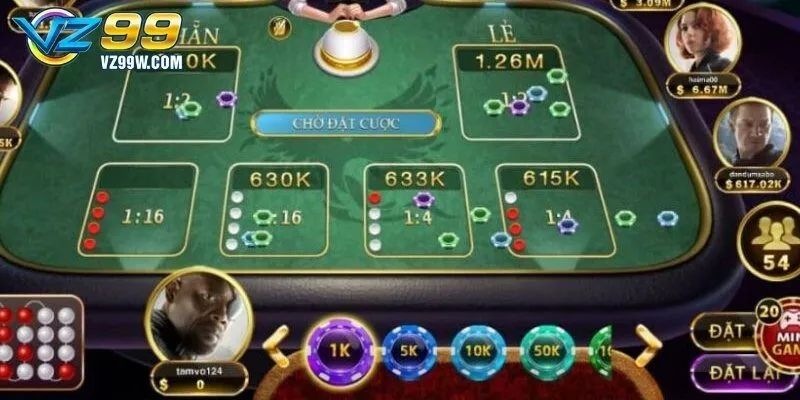The height and width of the screenshot is (400, 800).
Task: Show more chips with the right arrow
Action: click(x=647, y=345)
